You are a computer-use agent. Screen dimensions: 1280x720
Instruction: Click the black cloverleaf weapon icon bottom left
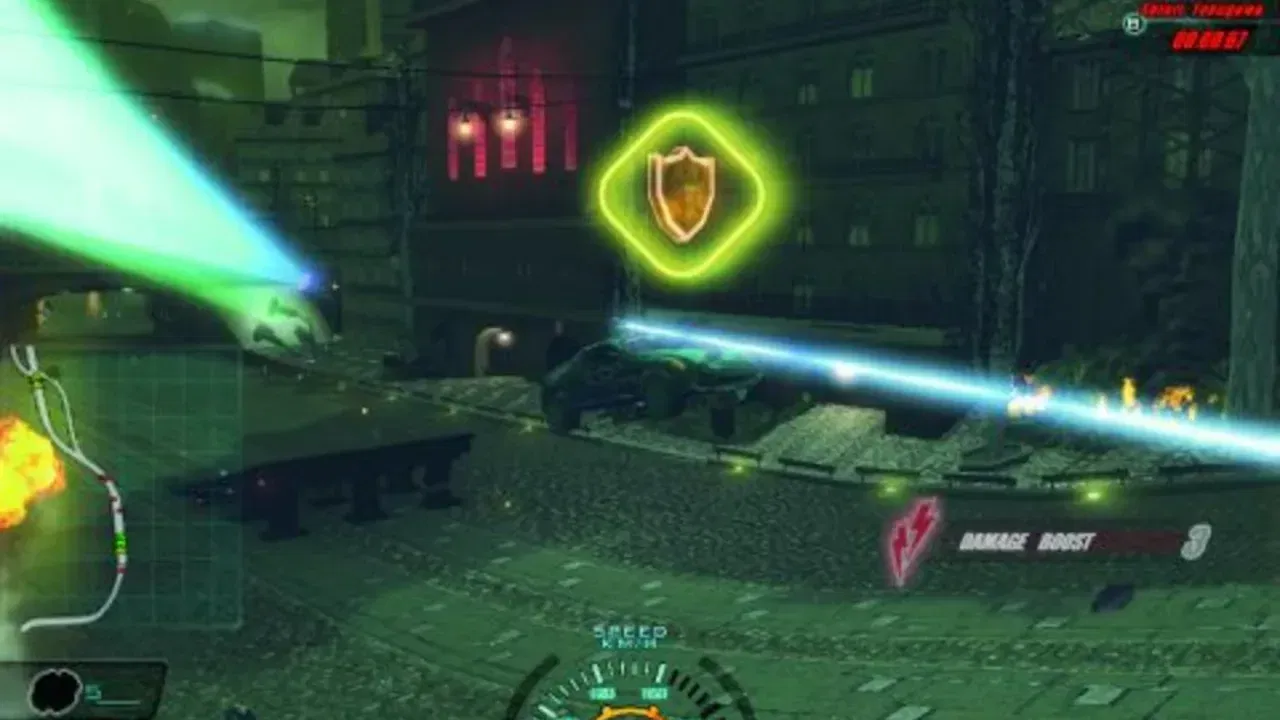[55, 690]
